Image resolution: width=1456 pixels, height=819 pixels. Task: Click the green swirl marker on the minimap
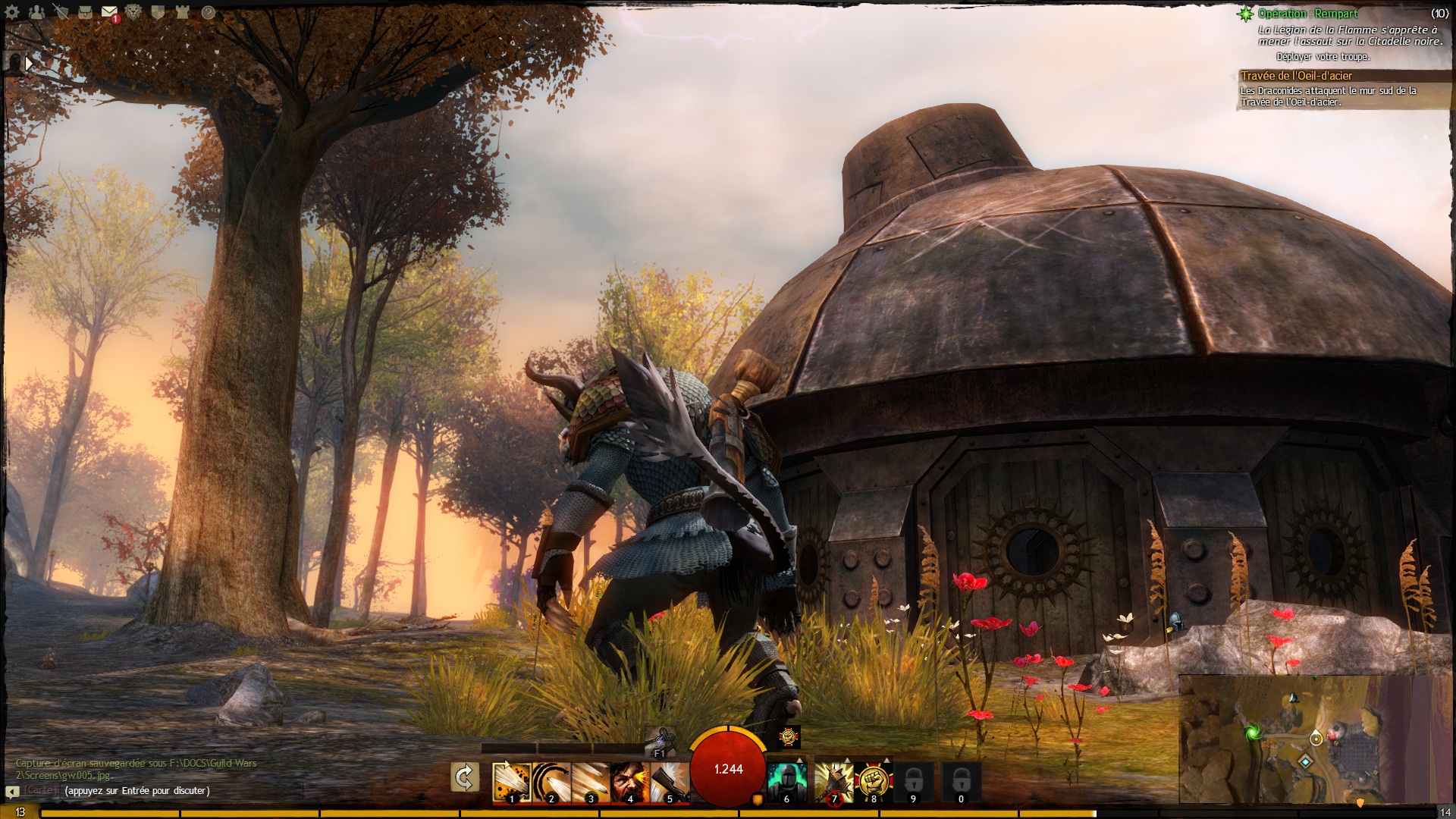point(1252,733)
